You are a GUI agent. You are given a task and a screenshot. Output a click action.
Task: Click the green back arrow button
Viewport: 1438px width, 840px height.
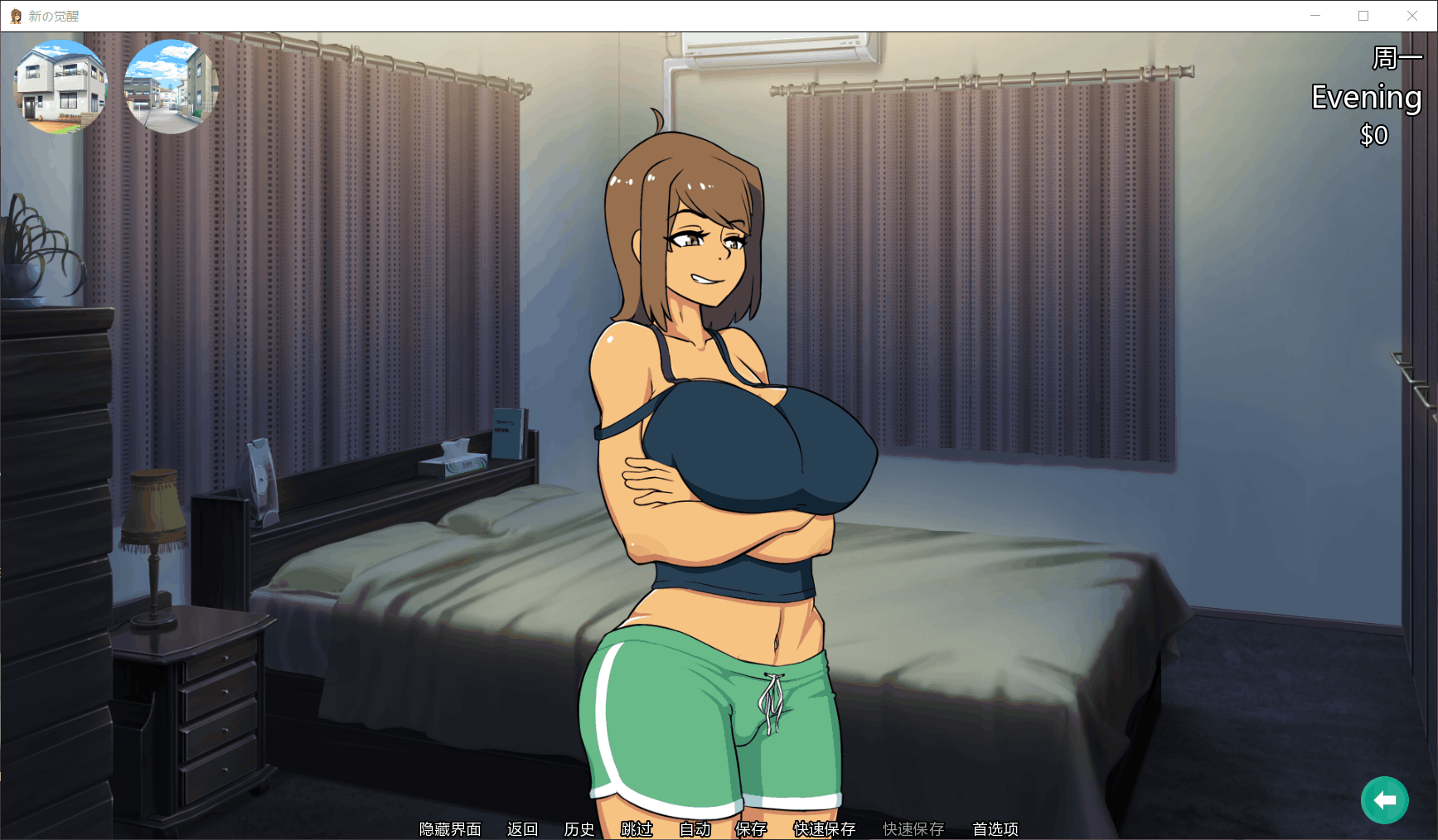tap(1383, 799)
